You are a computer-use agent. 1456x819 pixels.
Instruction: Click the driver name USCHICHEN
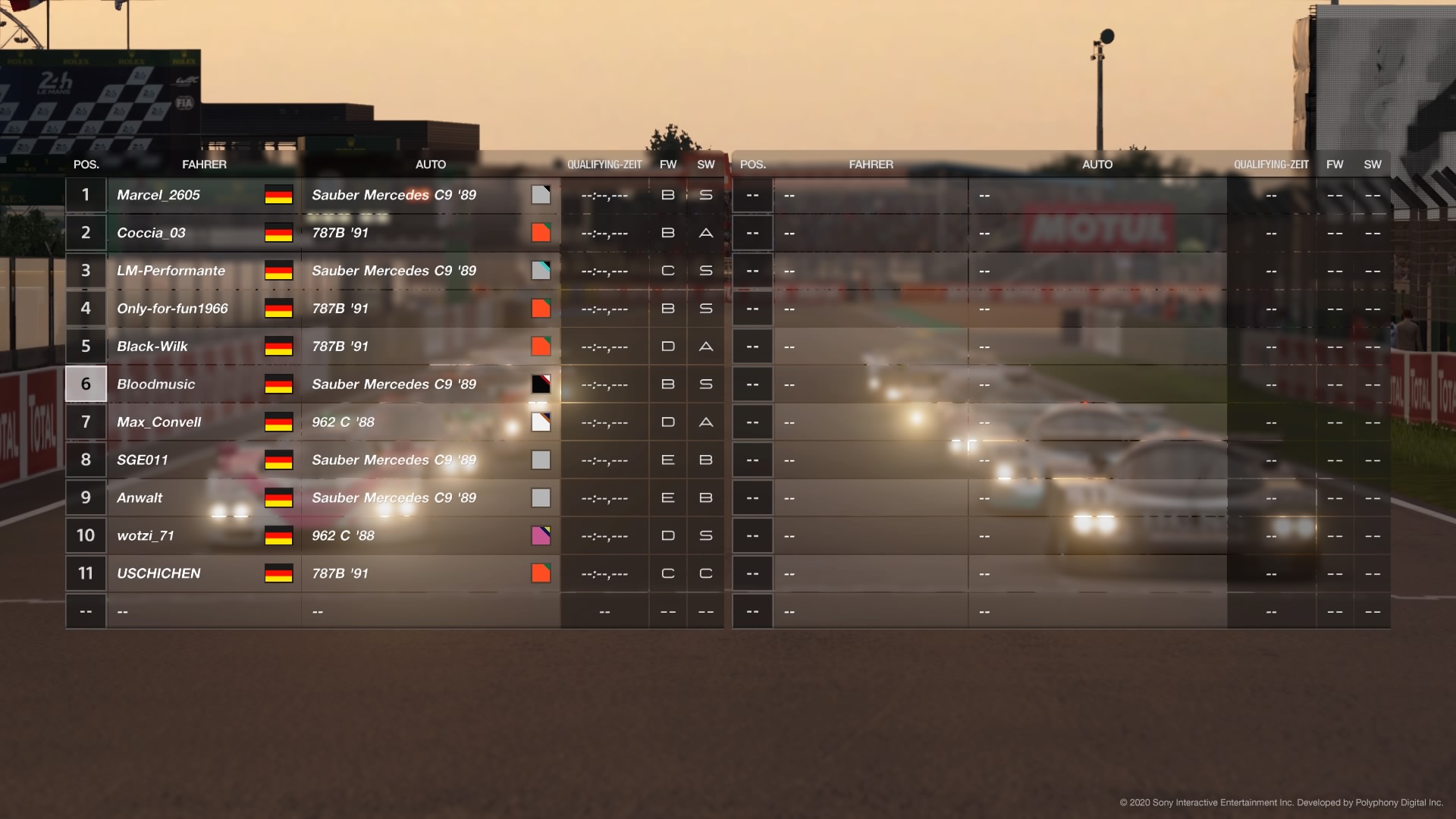159,573
